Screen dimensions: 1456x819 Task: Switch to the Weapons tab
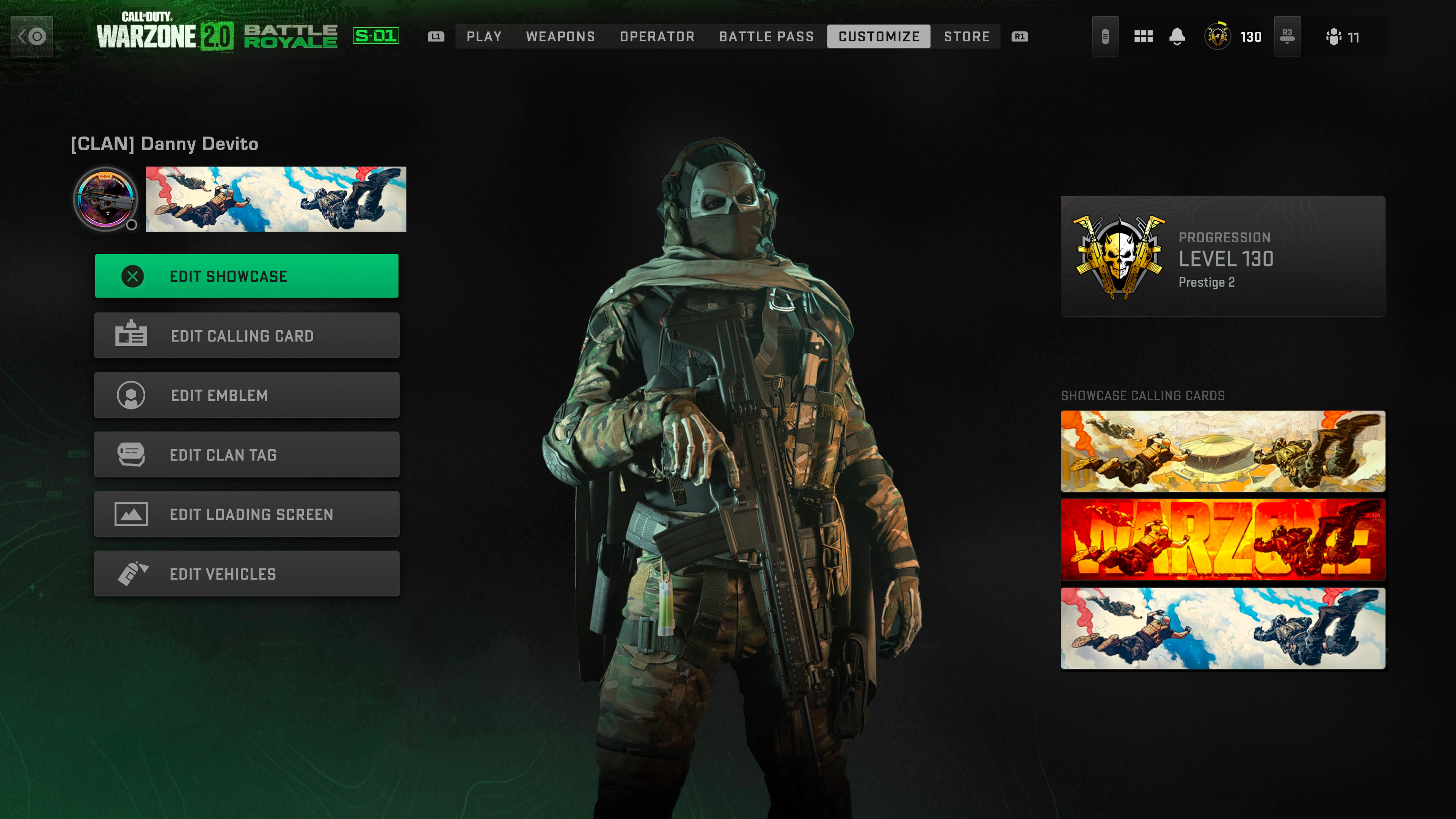[561, 36]
